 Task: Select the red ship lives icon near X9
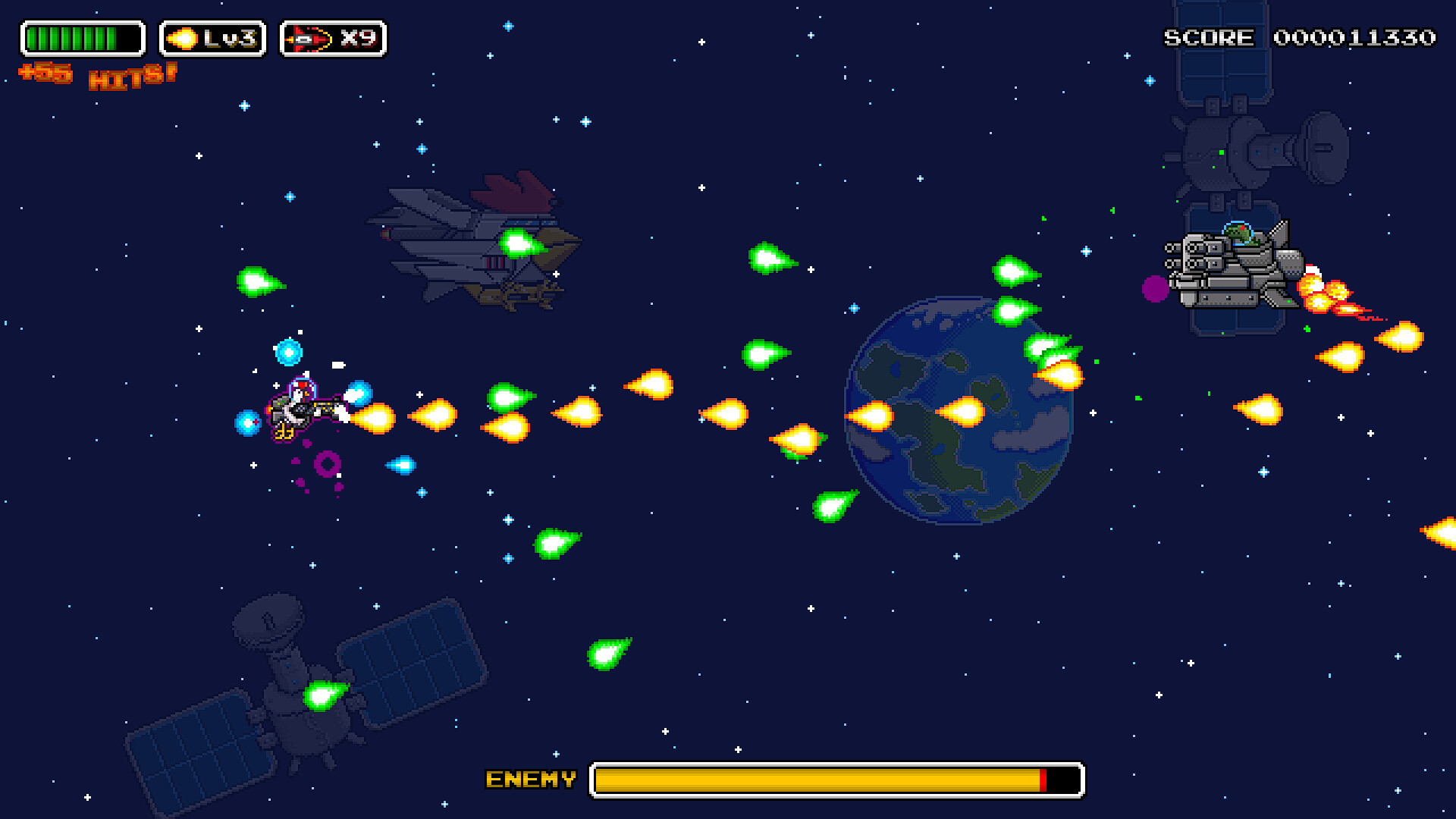pyautogui.click(x=309, y=37)
